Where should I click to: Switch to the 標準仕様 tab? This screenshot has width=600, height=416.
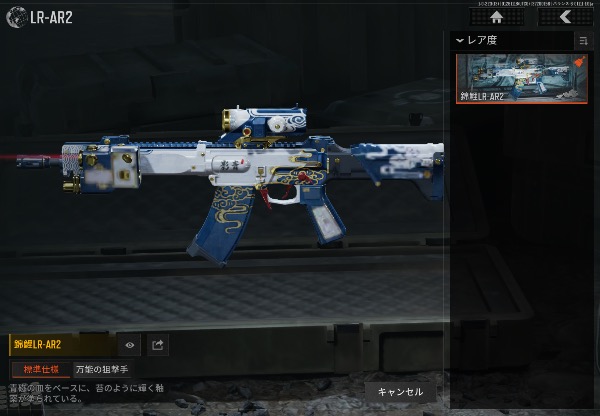pos(41,369)
